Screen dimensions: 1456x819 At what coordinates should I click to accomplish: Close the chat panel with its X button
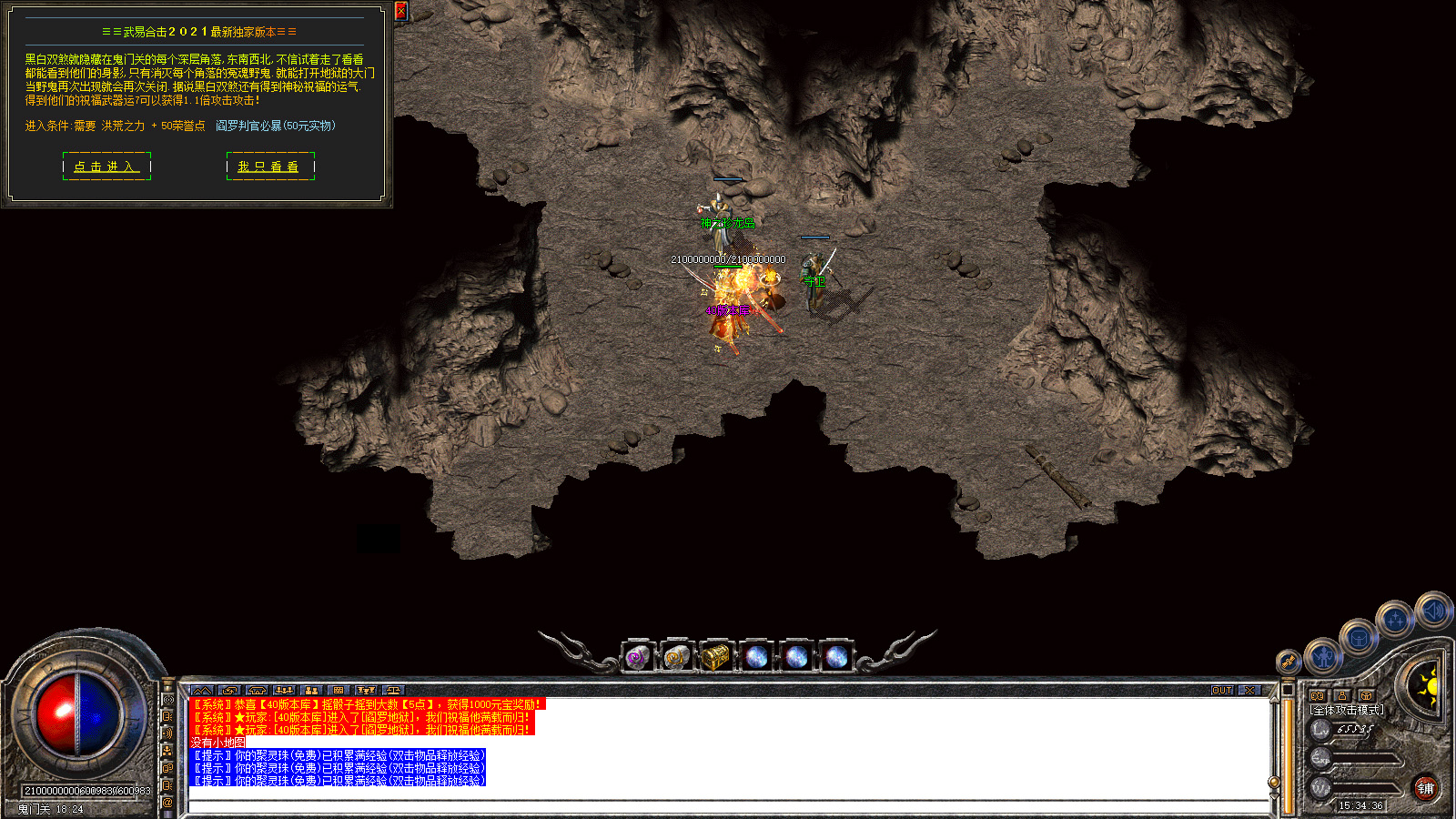point(1250,691)
